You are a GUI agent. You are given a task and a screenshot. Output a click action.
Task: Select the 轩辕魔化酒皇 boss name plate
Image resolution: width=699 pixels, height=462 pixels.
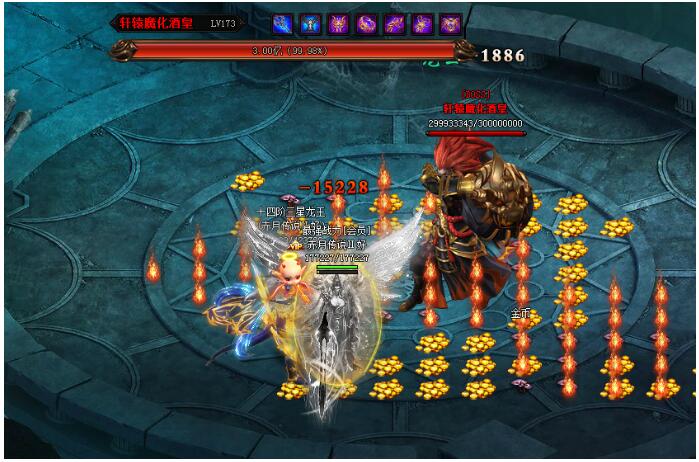tap(160, 22)
